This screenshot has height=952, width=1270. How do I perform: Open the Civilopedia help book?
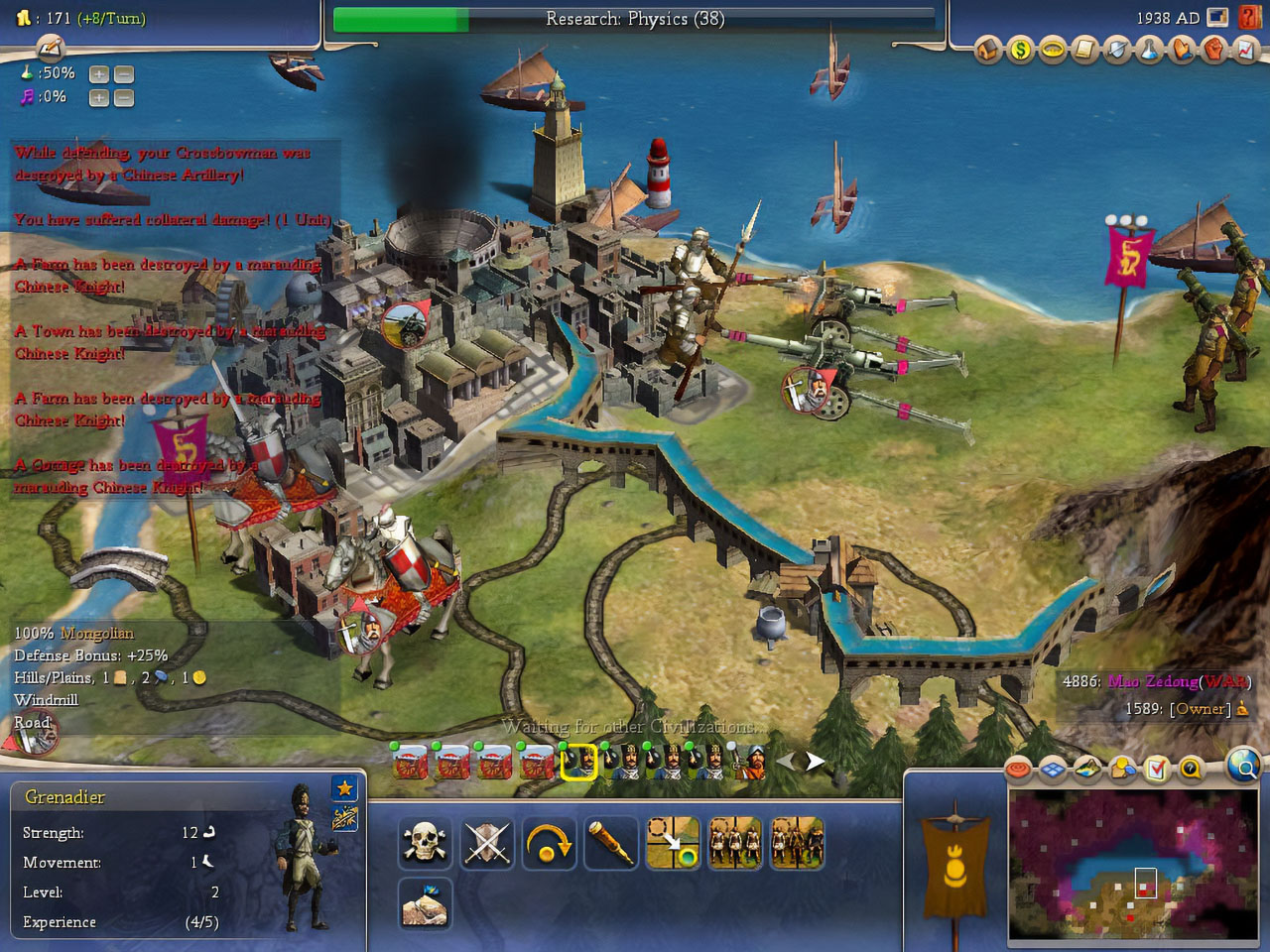pyautogui.click(x=1249, y=18)
